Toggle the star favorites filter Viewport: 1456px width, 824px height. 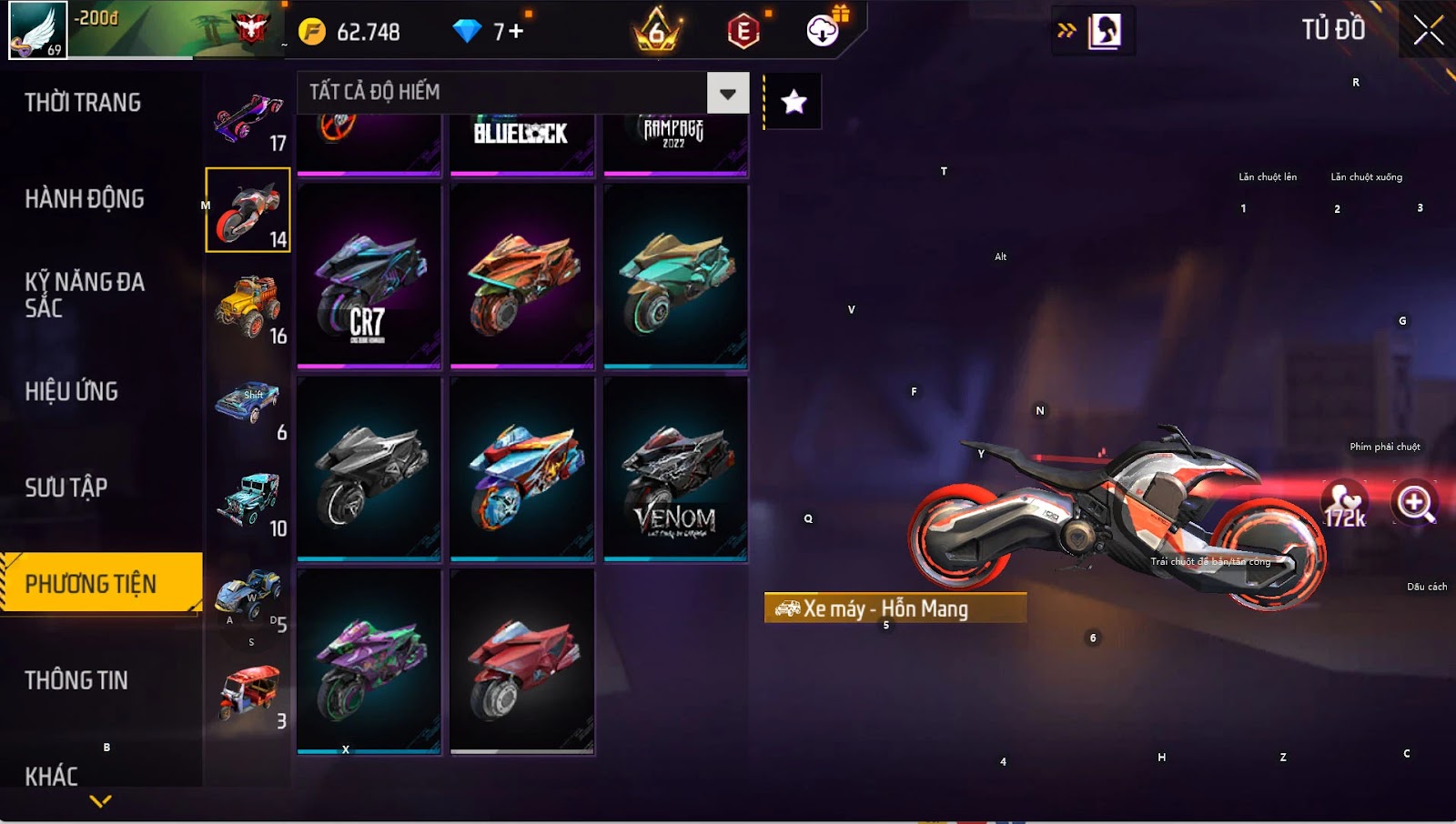[x=794, y=102]
